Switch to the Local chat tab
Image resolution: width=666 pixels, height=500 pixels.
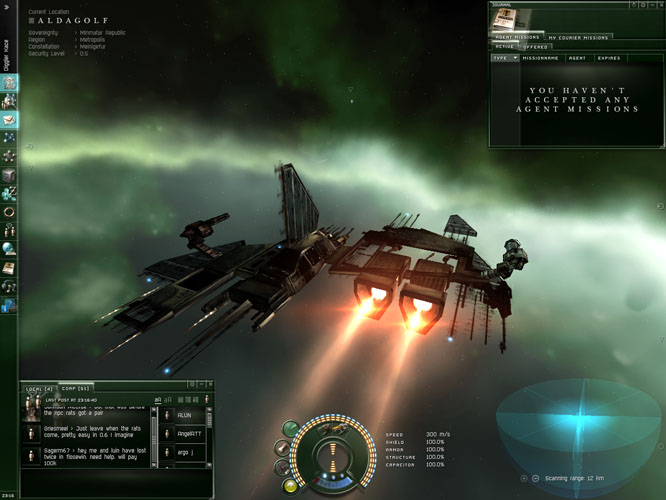click(39, 388)
